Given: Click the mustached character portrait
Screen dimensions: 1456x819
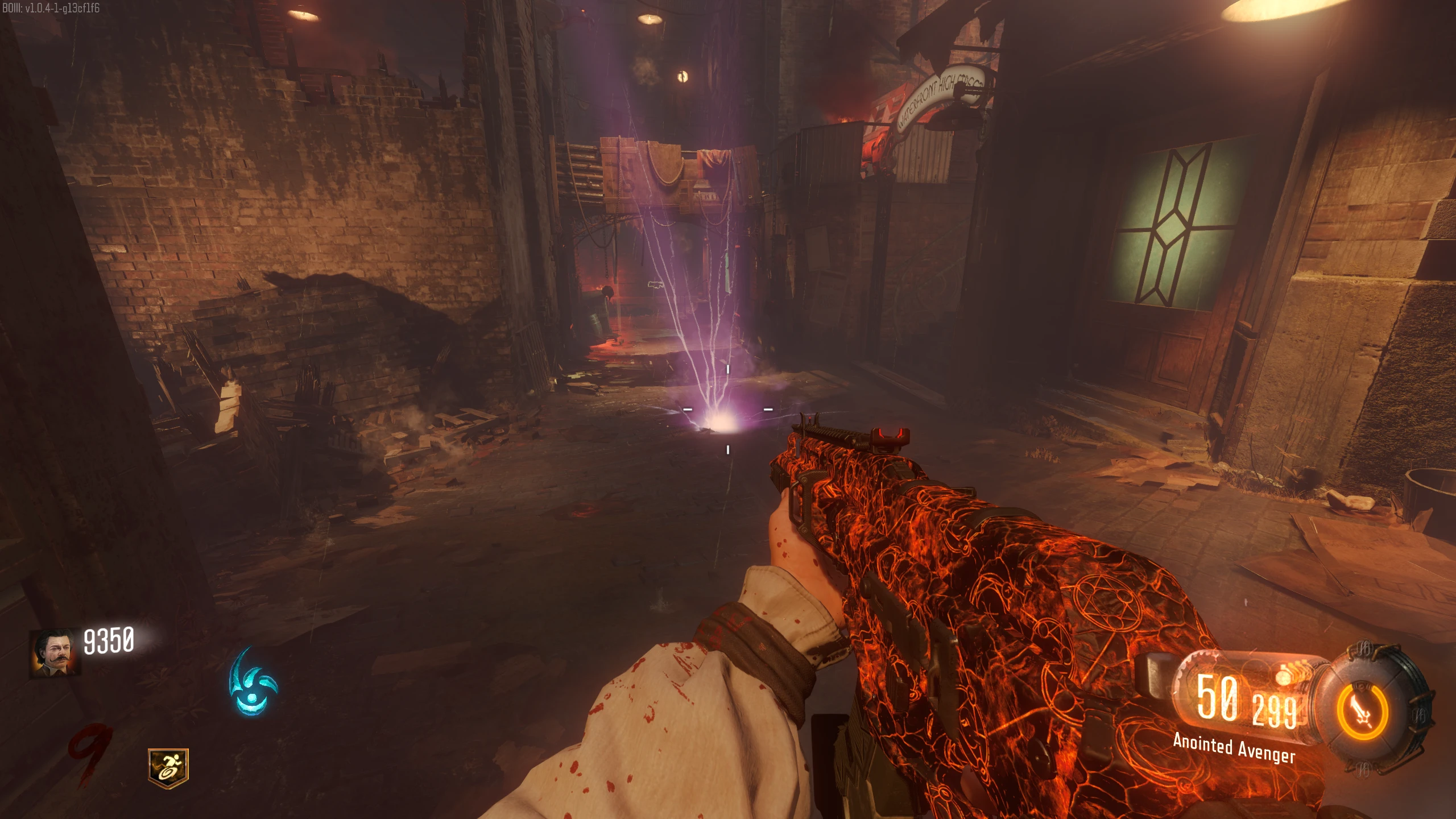Looking at the screenshot, I should point(55,653).
